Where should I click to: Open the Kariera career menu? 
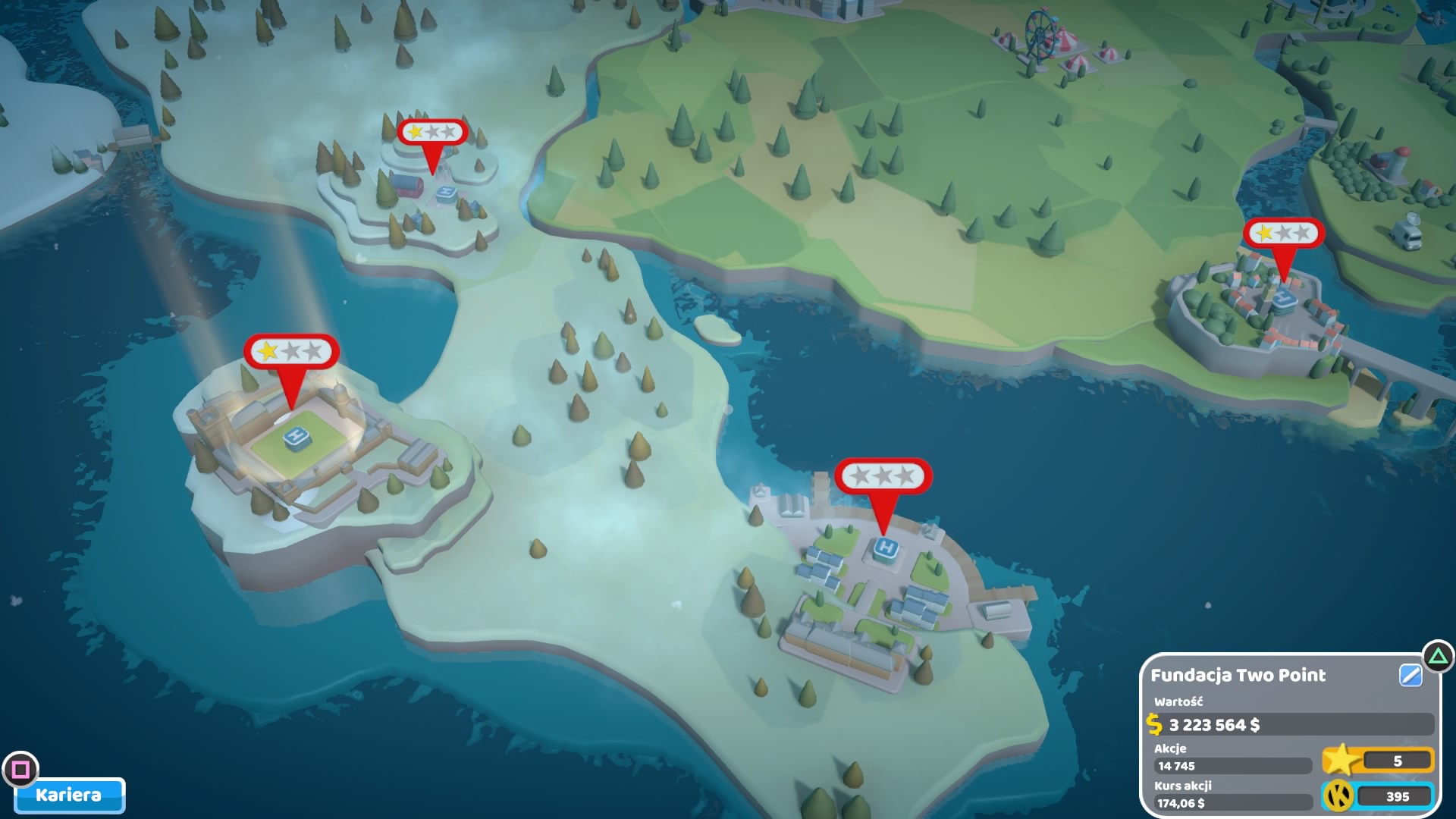tap(69, 795)
